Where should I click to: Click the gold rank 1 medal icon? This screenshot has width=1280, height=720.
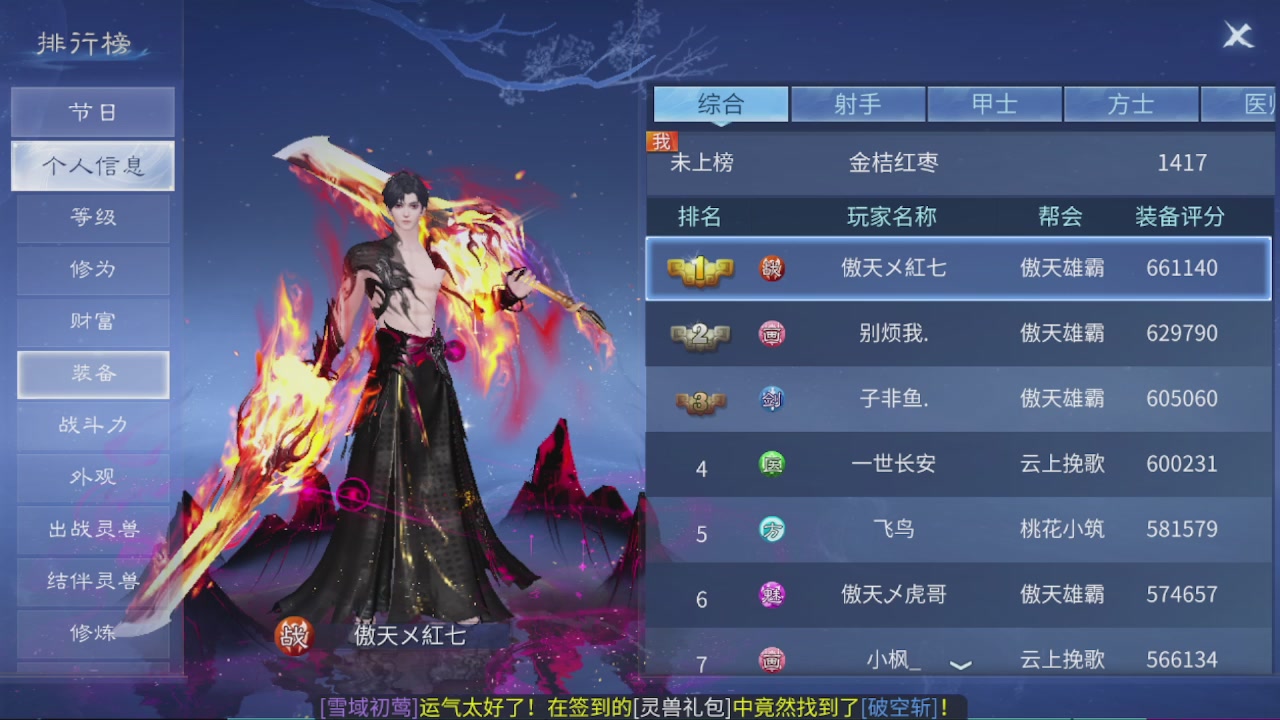[x=699, y=268]
